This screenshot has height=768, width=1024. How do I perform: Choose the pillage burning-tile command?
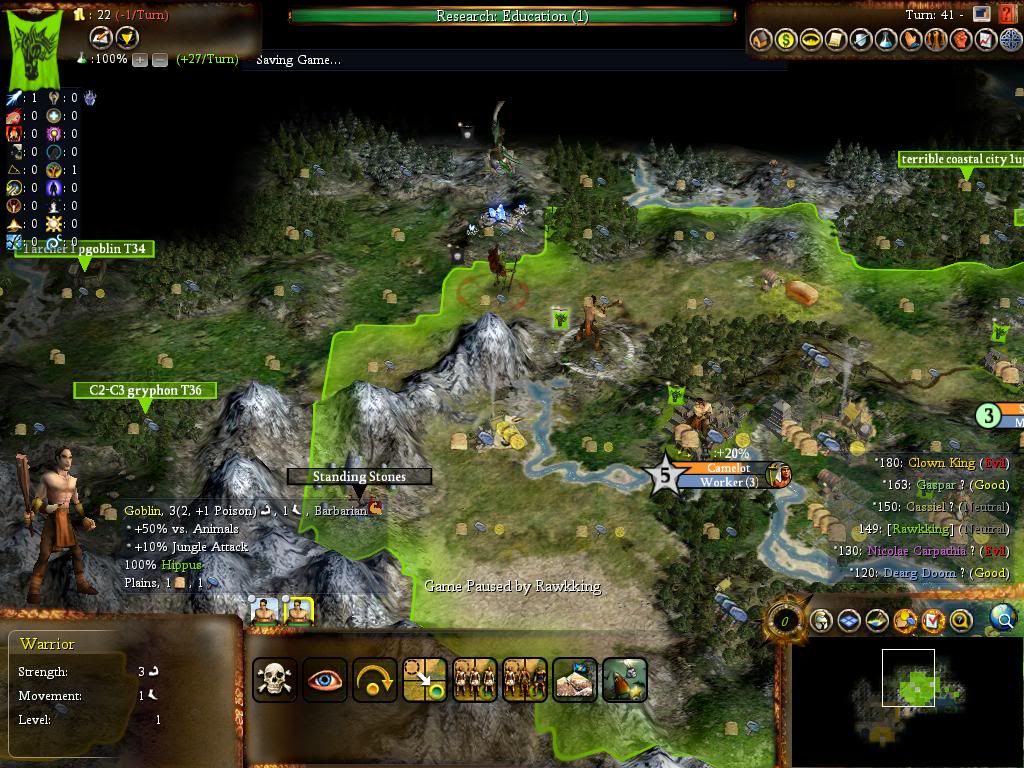coord(624,680)
